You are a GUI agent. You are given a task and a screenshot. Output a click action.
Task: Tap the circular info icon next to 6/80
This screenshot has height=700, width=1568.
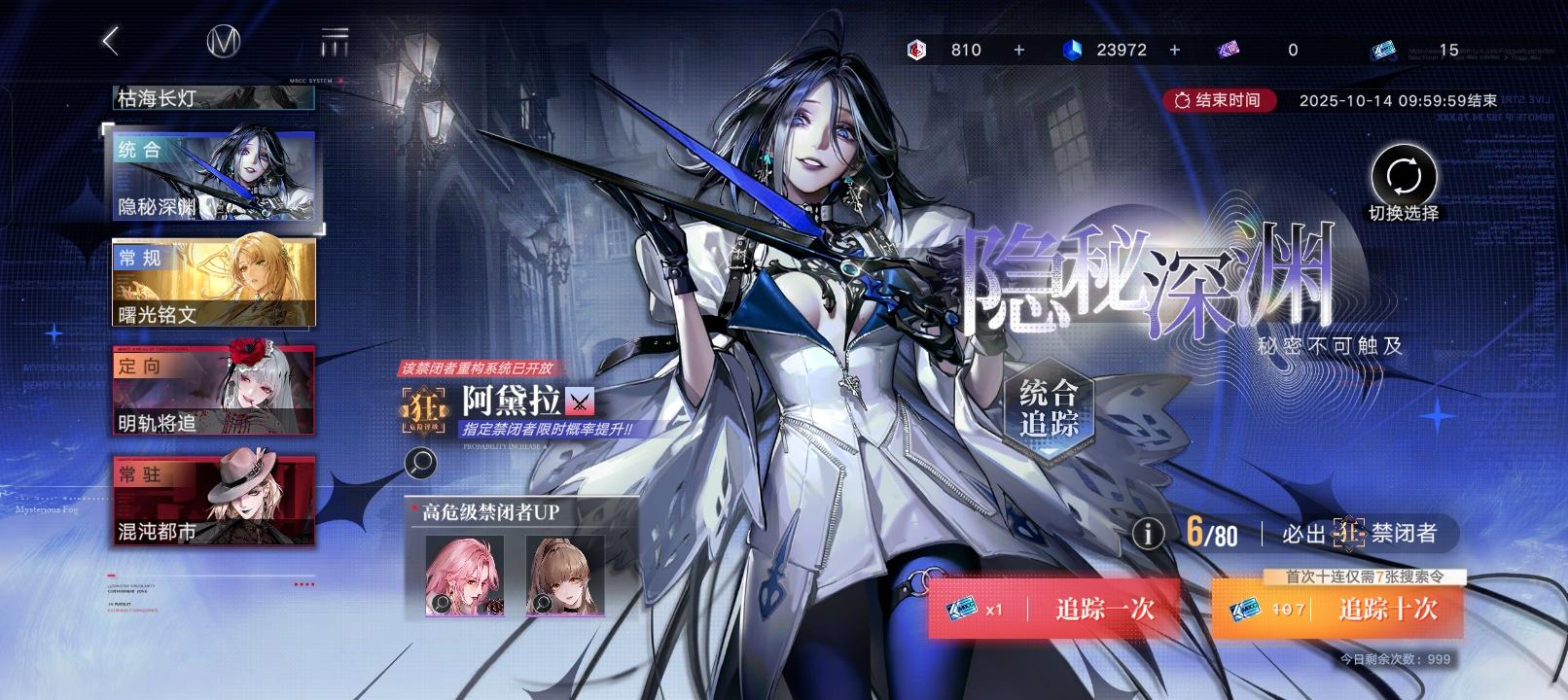(x=1150, y=532)
